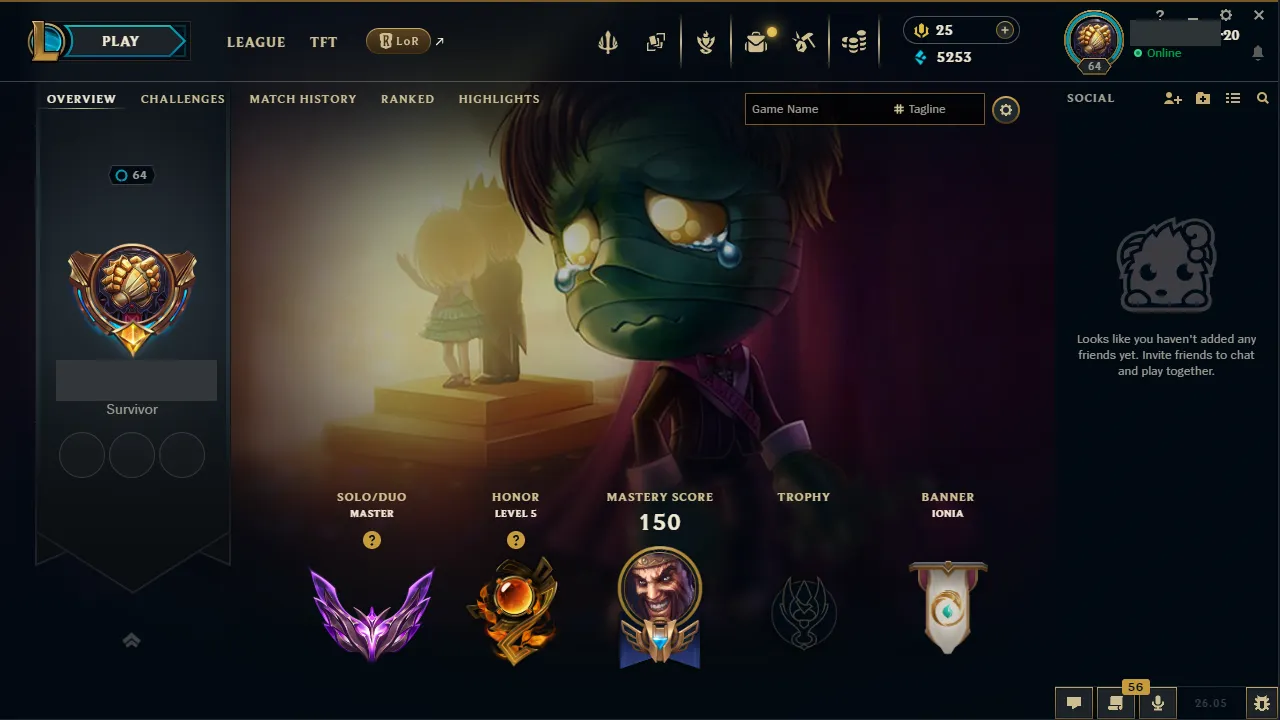Viewport: 1280px width, 720px height.
Task: Open notifications via the bell icon
Action: point(1258,53)
